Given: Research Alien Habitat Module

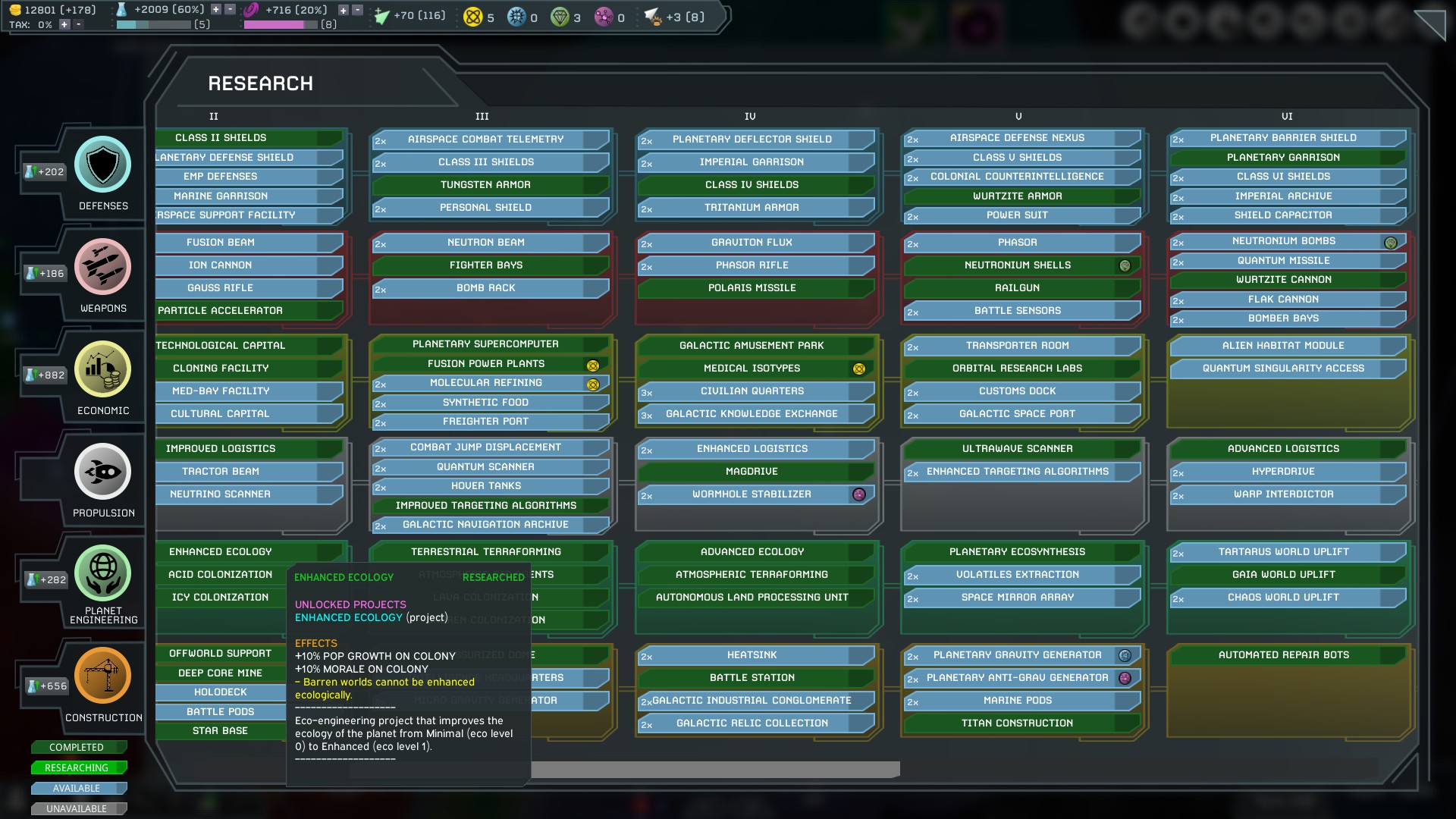Looking at the screenshot, I should (1282, 346).
